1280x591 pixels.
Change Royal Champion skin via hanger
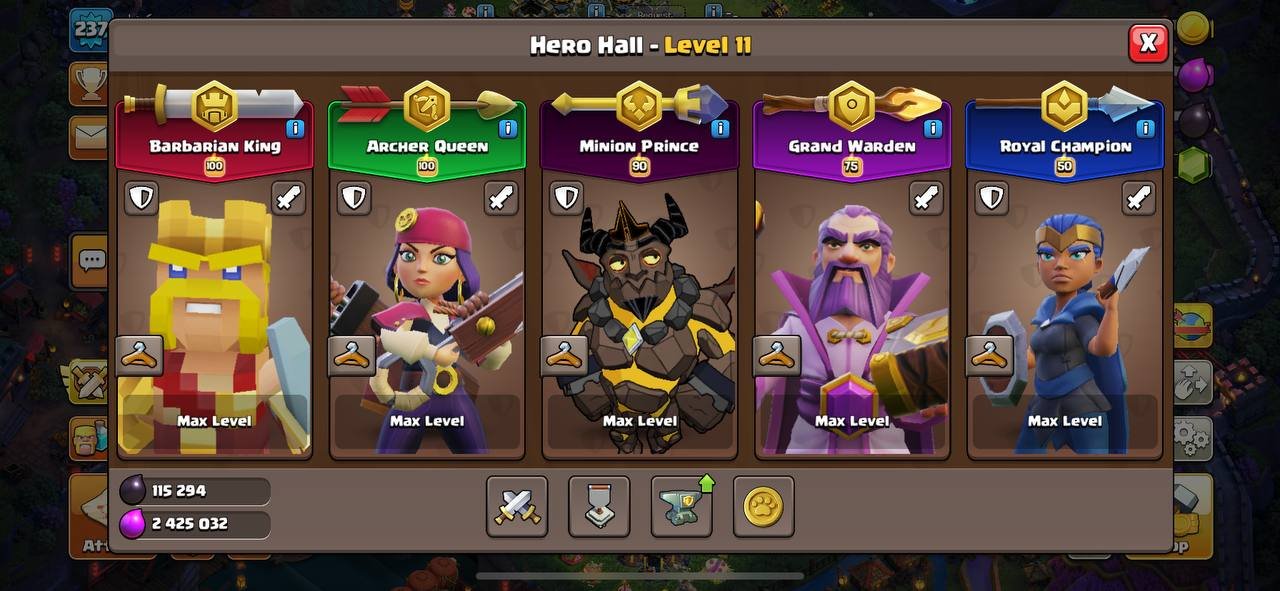point(990,355)
